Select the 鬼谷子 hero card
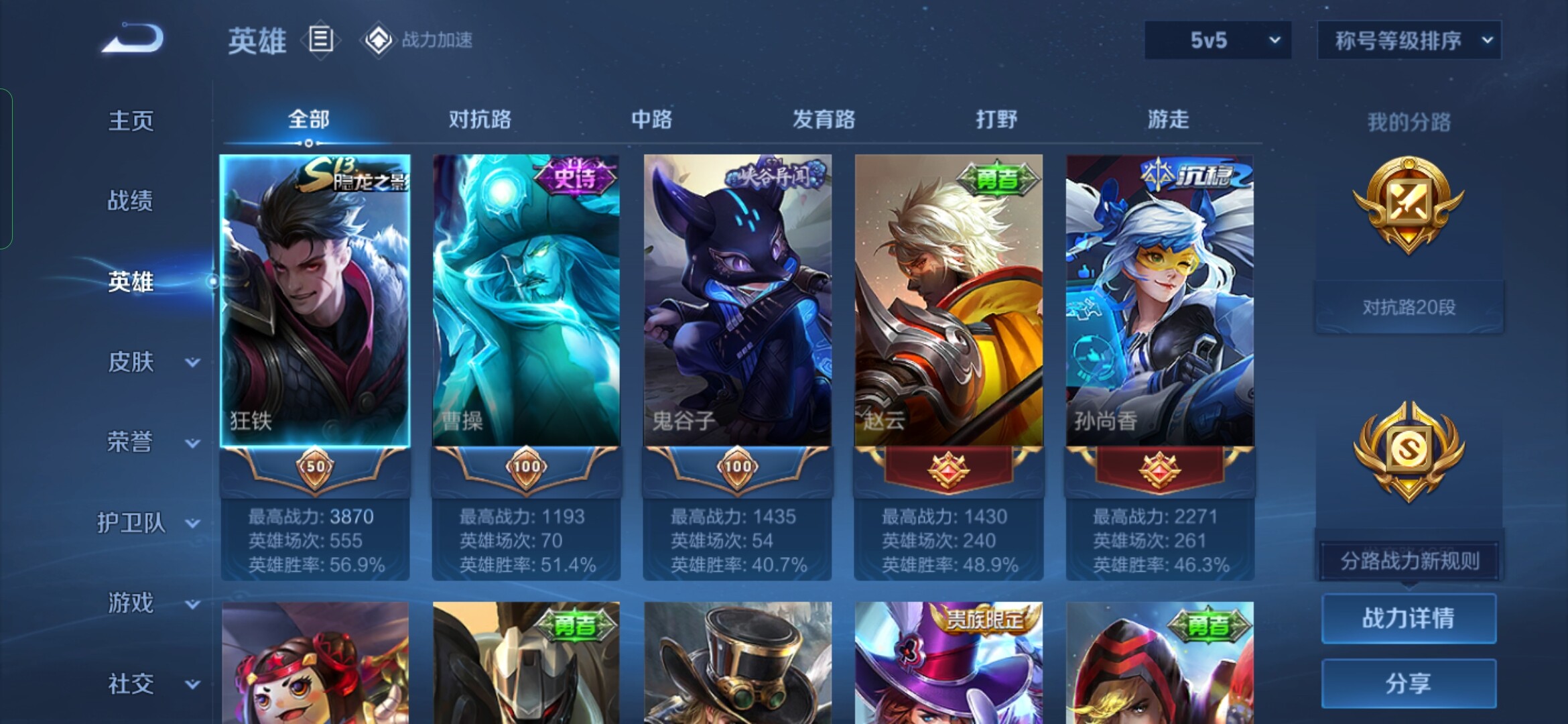 tap(737, 302)
